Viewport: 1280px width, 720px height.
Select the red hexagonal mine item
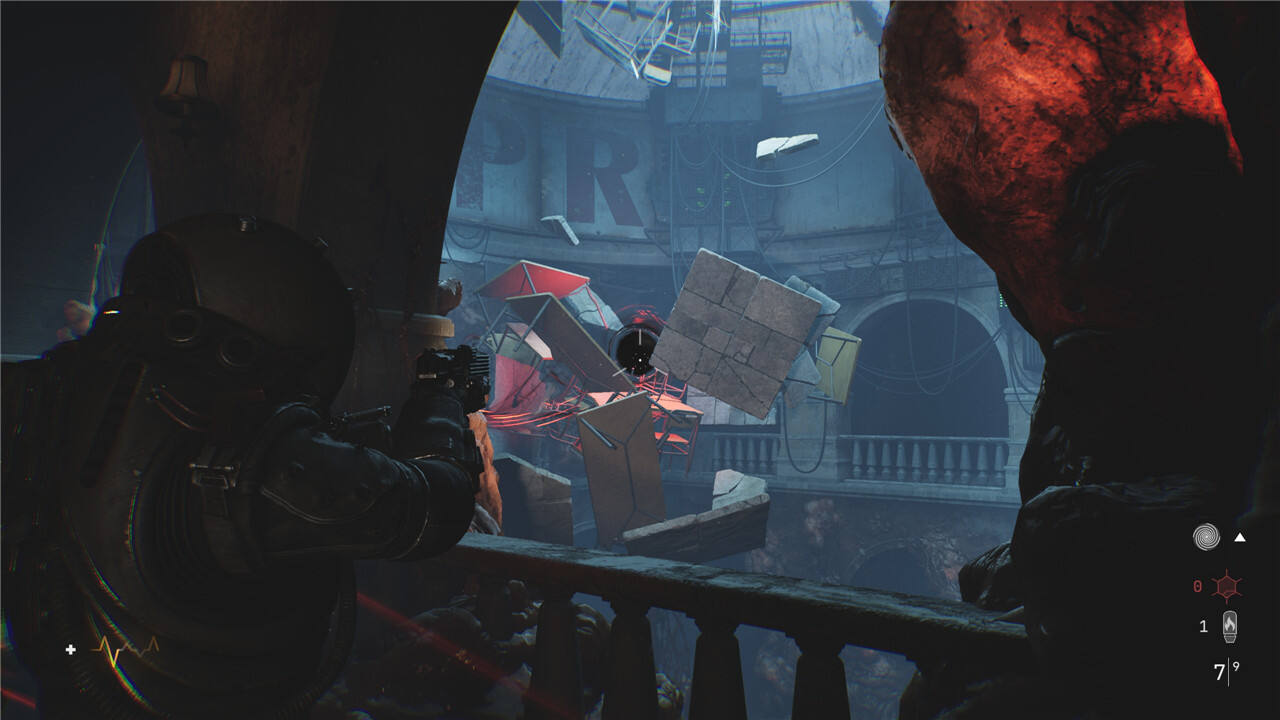[1227, 586]
